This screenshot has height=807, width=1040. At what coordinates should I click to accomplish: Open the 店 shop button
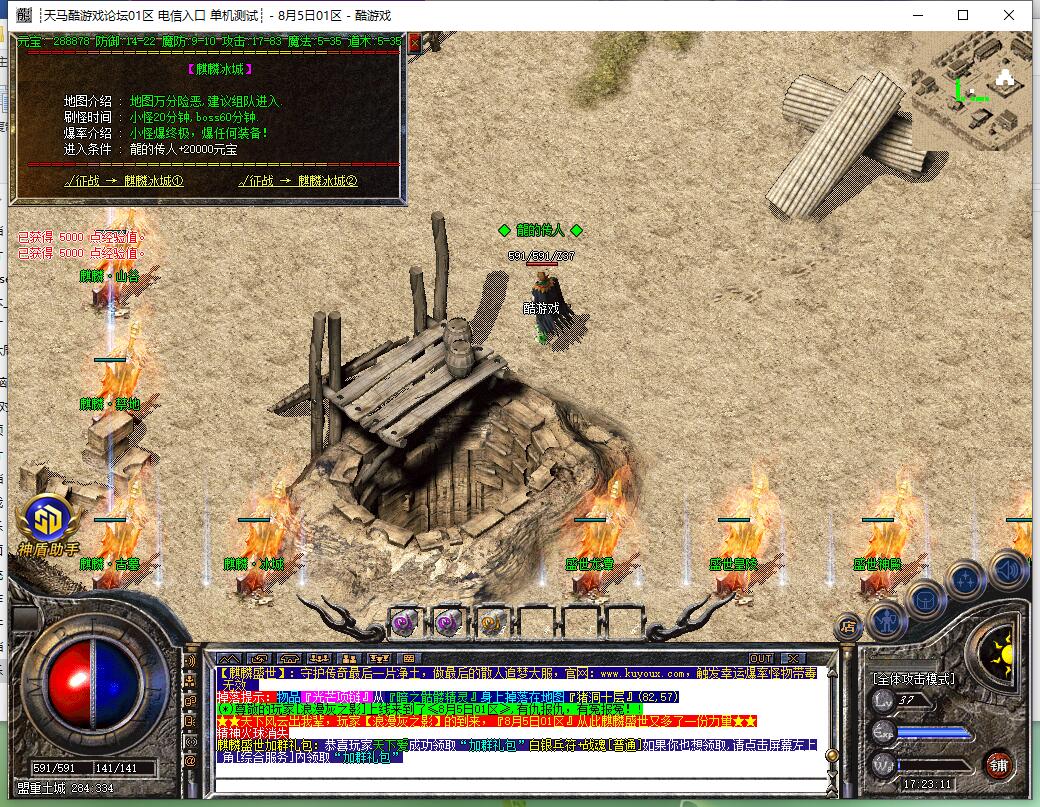tap(847, 625)
